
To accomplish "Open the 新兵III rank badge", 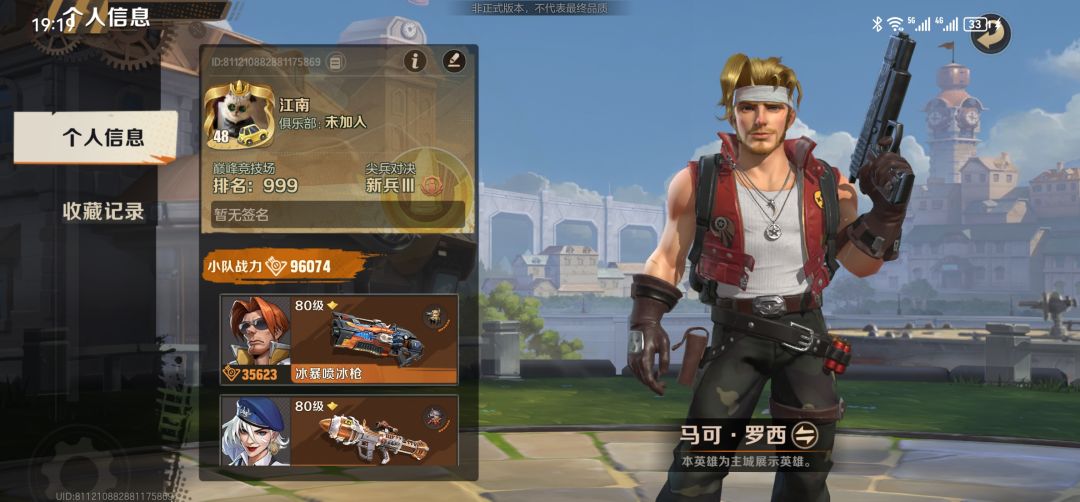I will coord(433,185).
